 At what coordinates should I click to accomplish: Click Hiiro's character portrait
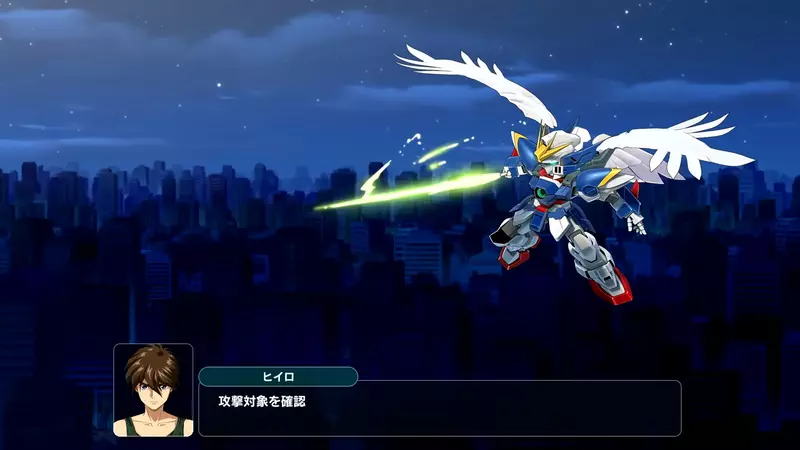tap(153, 390)
